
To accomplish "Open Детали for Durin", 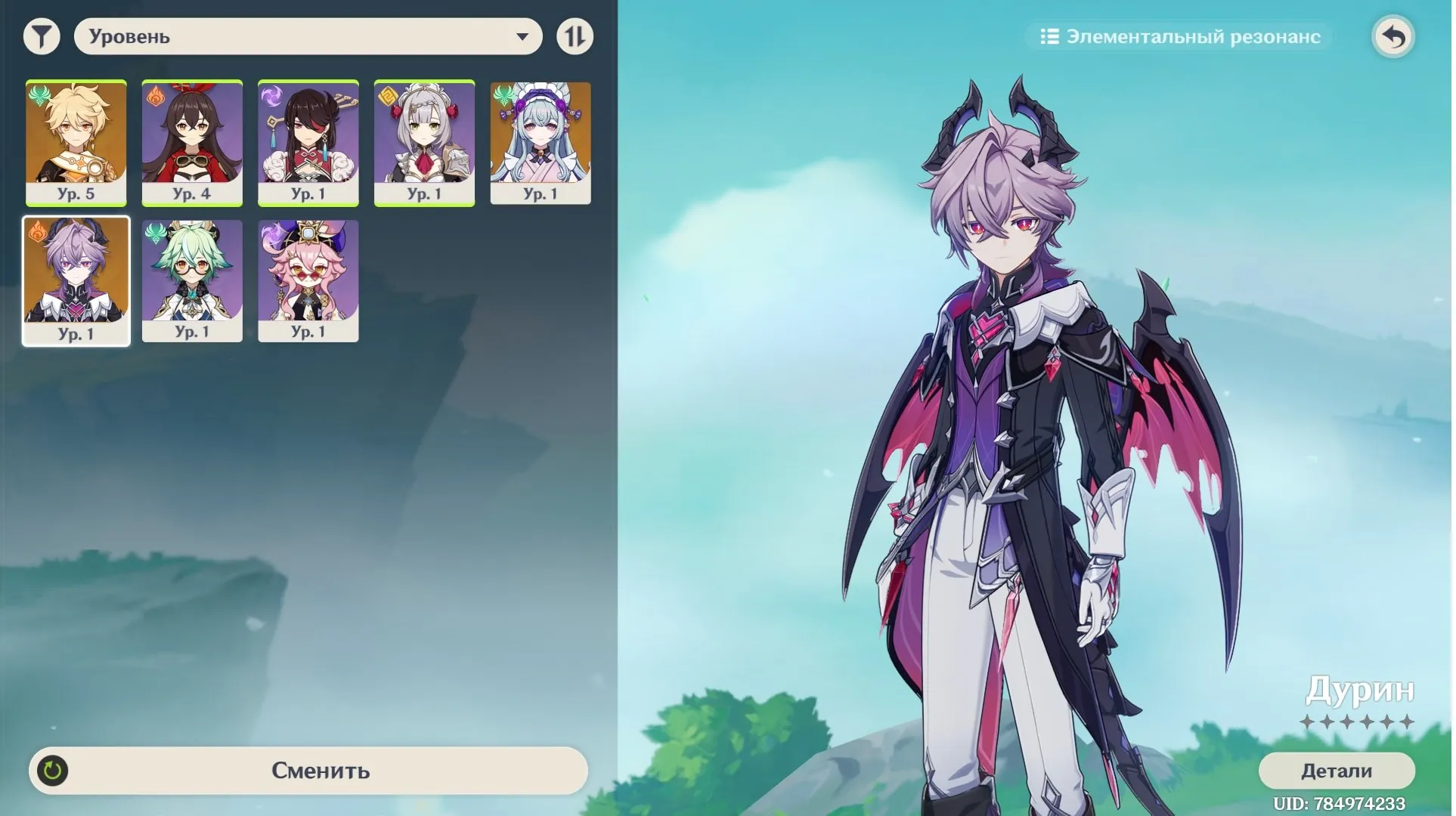I will [x=1336, y=770].
